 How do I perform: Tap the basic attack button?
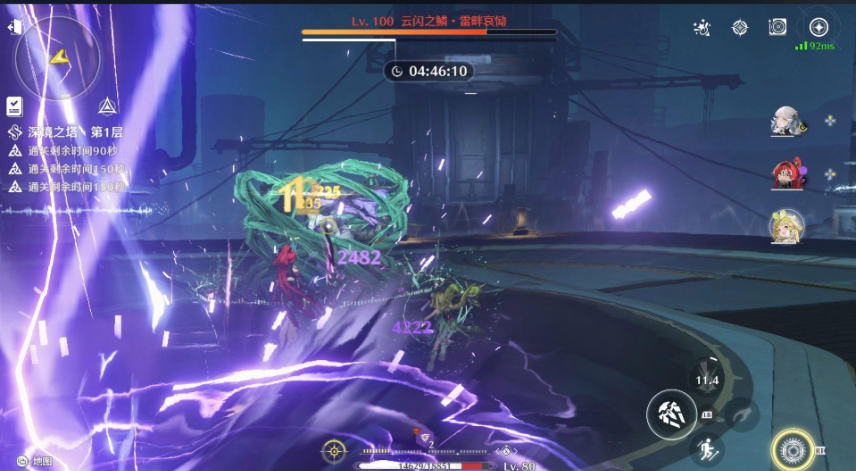tap(671, 415)
